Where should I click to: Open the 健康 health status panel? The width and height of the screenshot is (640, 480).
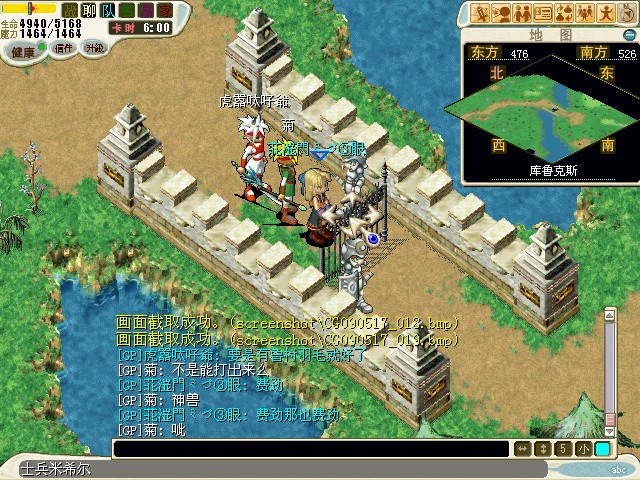point(23,49)
